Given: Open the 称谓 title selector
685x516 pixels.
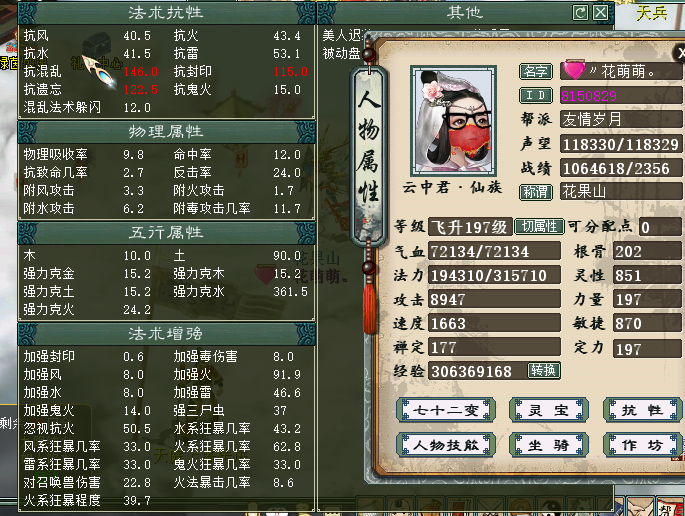Looking at the screenshot, I should (537, 191).
